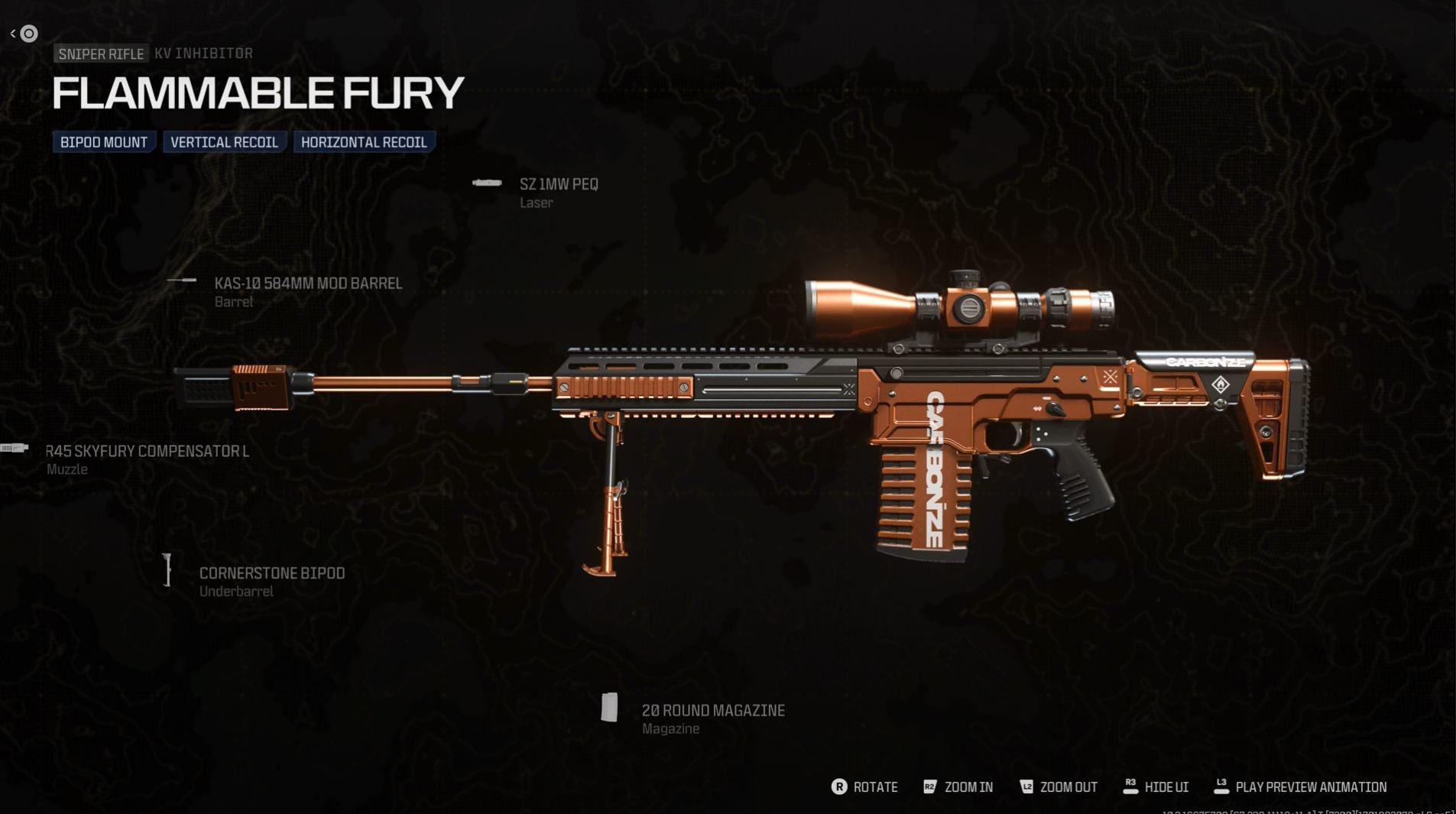Select the SZ 1MW PEQ laser attachment
1456x814 pixels.
click(558, 185)
